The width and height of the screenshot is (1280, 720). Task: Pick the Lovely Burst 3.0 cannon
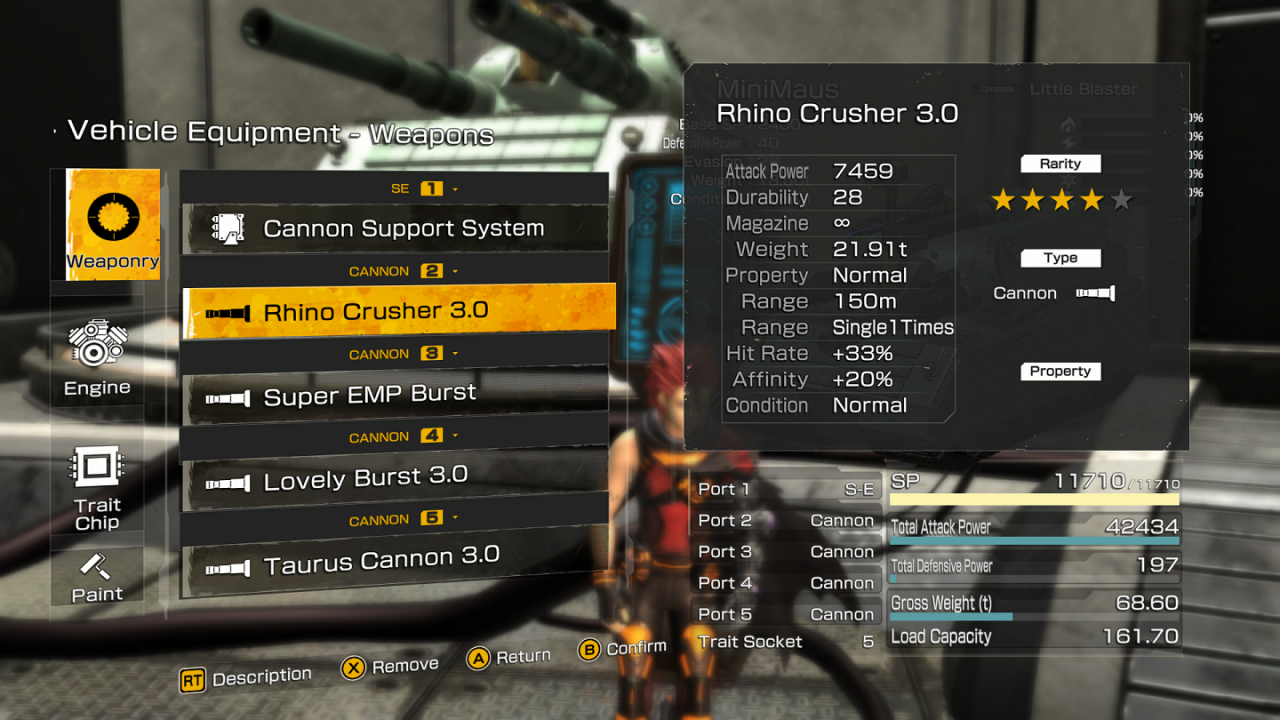click(x=395, y=479)
